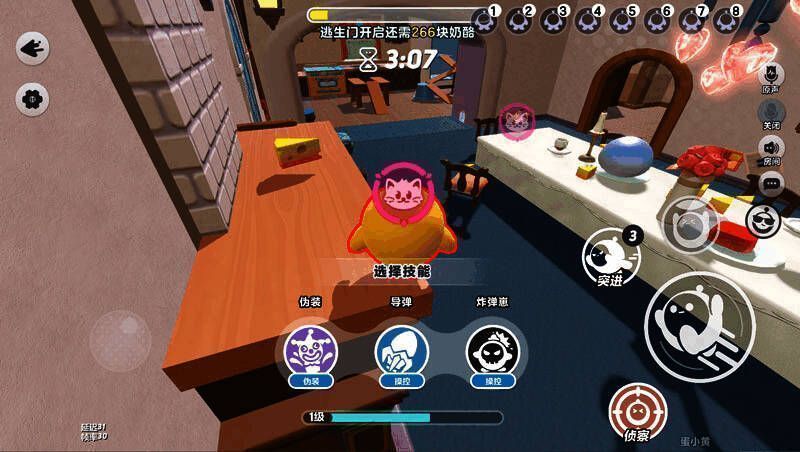Use the 侦察 scout ability

(x=637, y=411)
